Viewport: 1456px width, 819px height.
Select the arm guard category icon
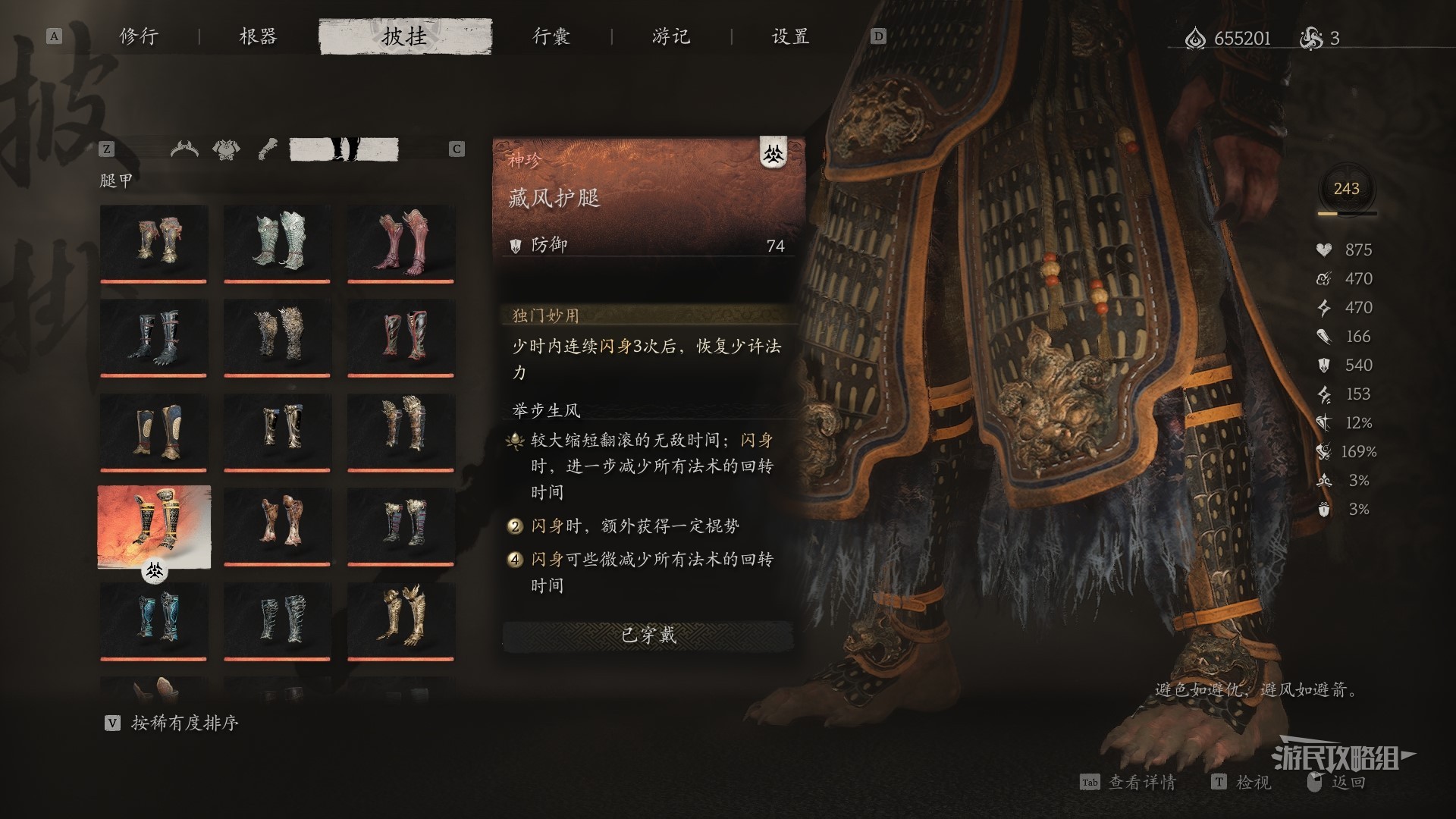click(267, 149)
